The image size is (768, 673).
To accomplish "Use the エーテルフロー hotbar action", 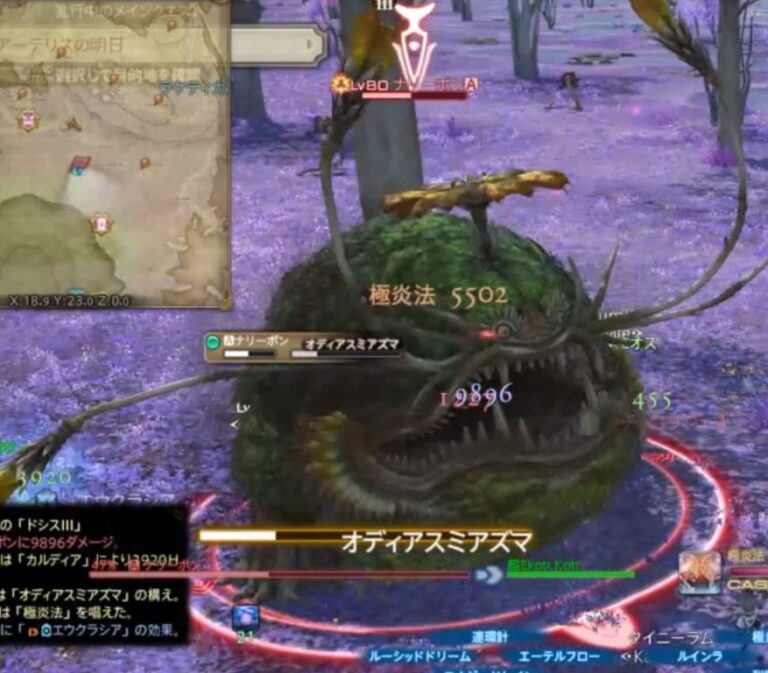I will (559, 656).
